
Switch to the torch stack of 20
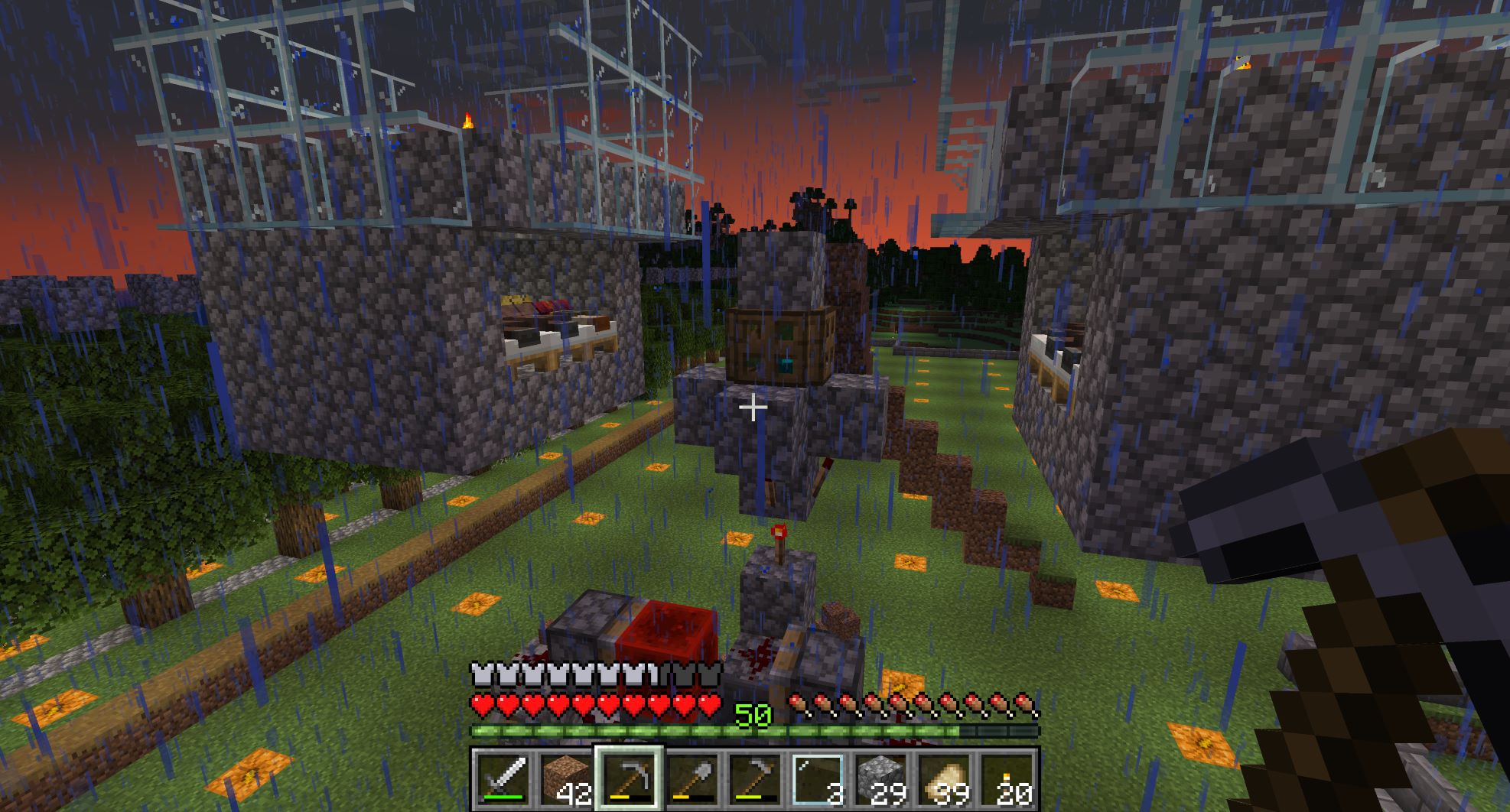1005,779
